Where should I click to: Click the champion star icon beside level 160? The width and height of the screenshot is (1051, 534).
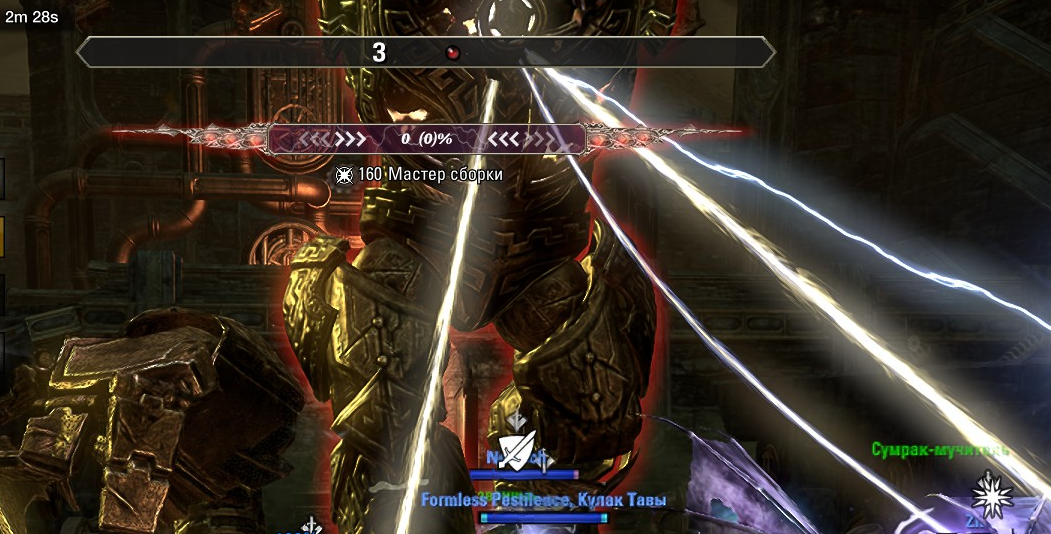click(344, 175)
